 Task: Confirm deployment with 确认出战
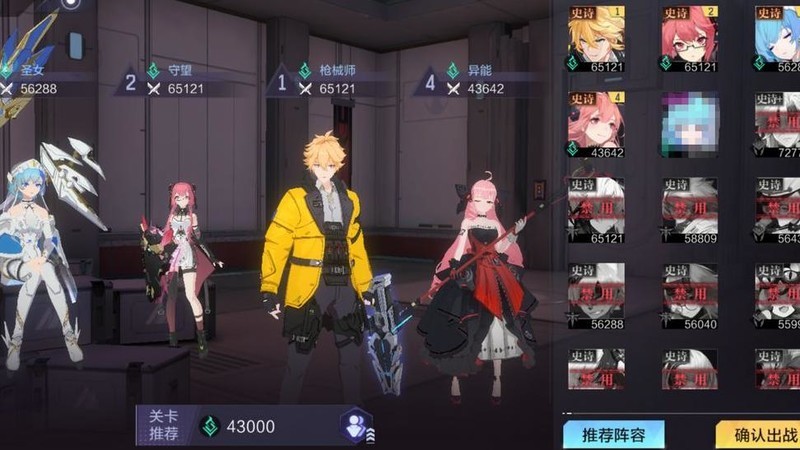[760, 436]
